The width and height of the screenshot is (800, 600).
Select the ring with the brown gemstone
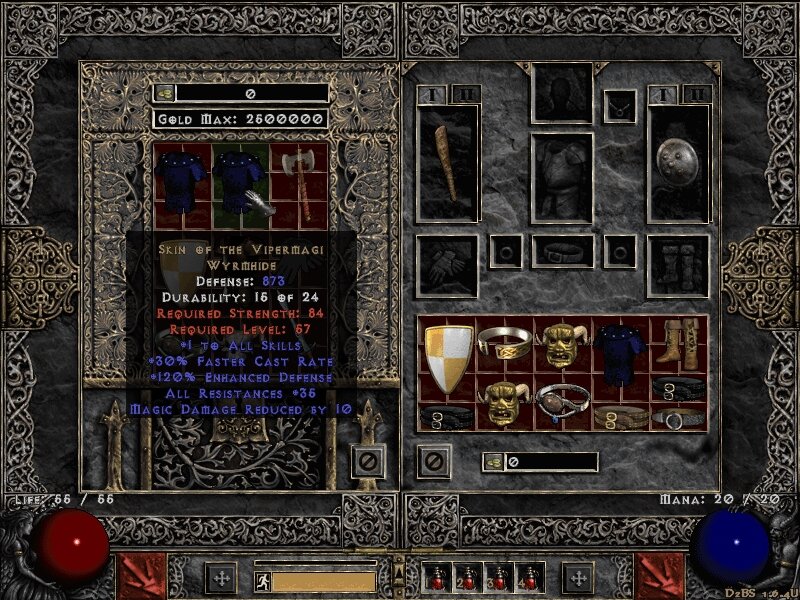(x=562, y=402)
